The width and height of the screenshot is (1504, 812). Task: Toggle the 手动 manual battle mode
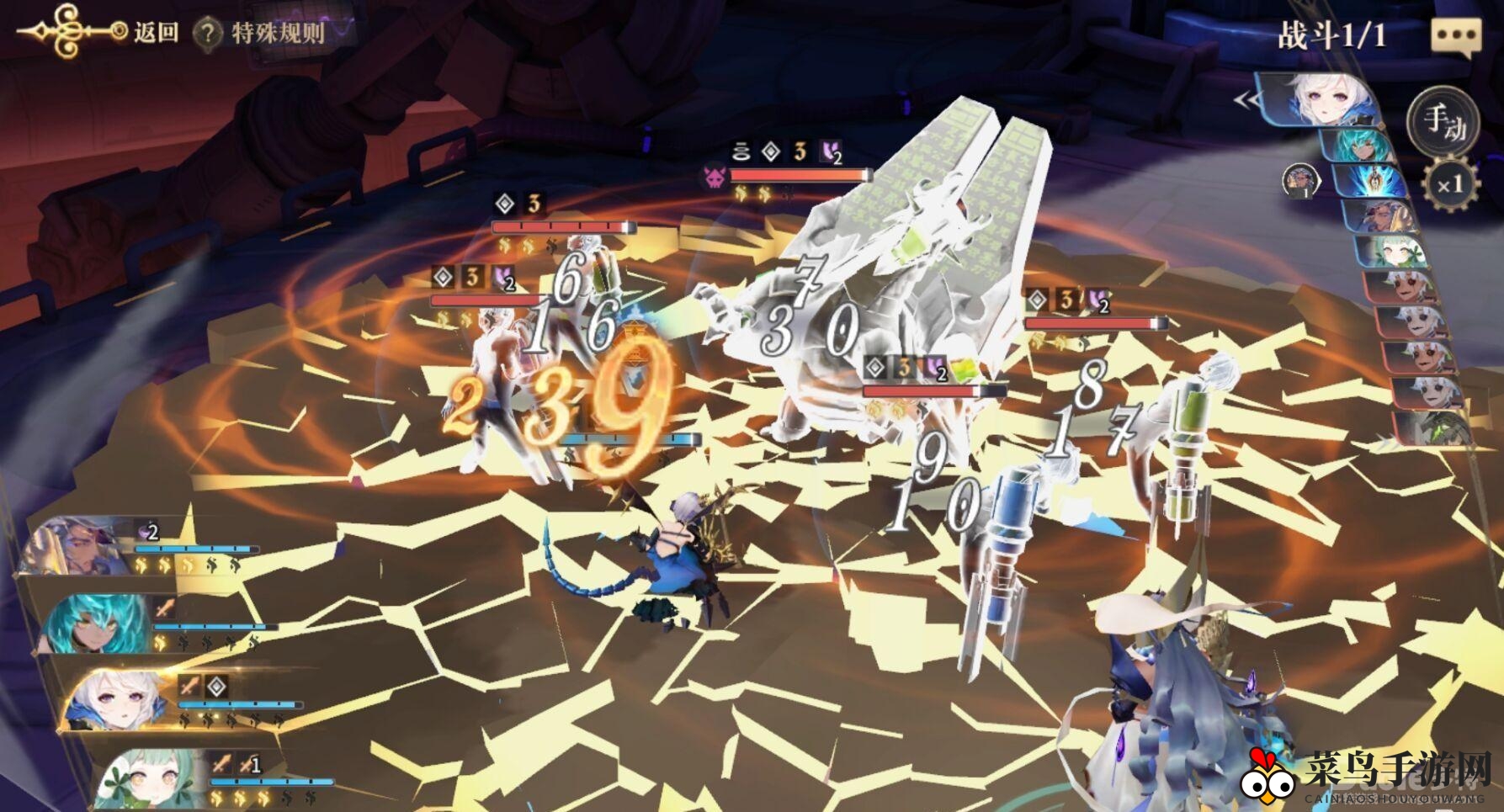click(1443, 122)
